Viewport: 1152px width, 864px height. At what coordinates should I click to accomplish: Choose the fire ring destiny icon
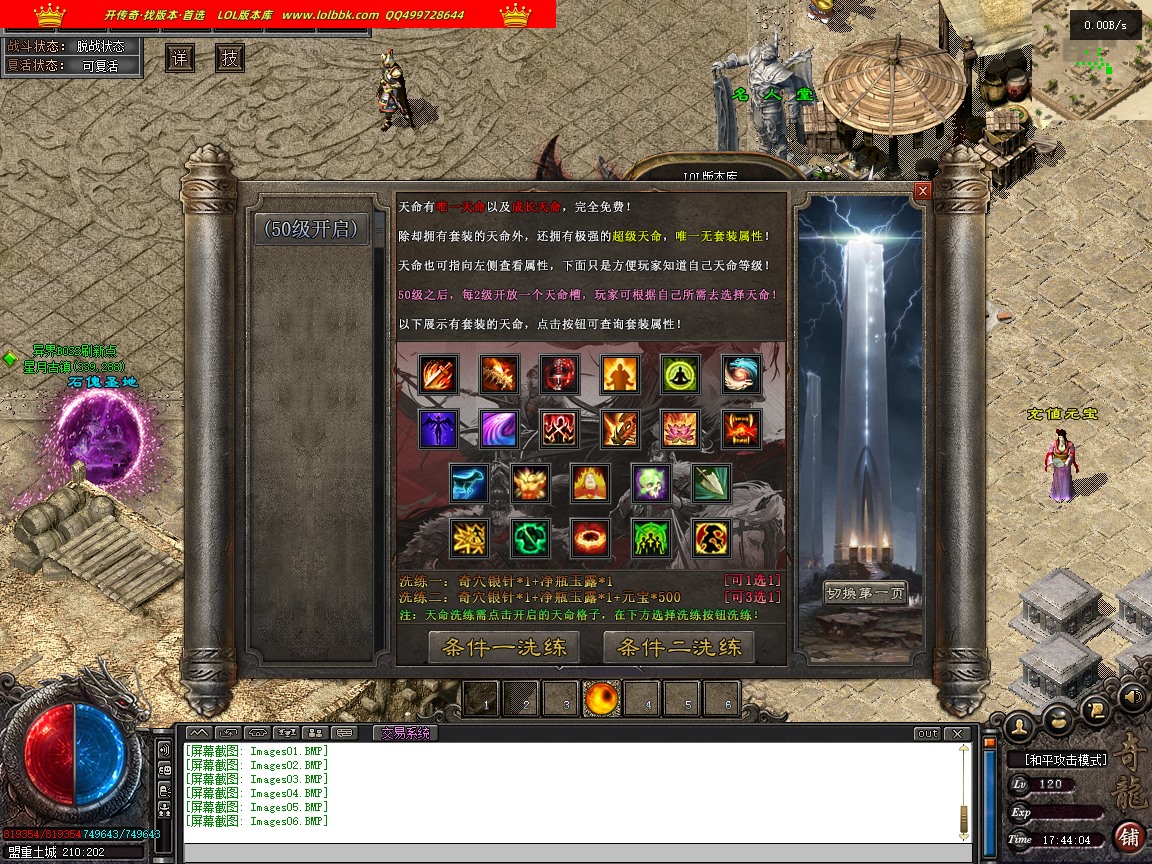coord(590,538)
